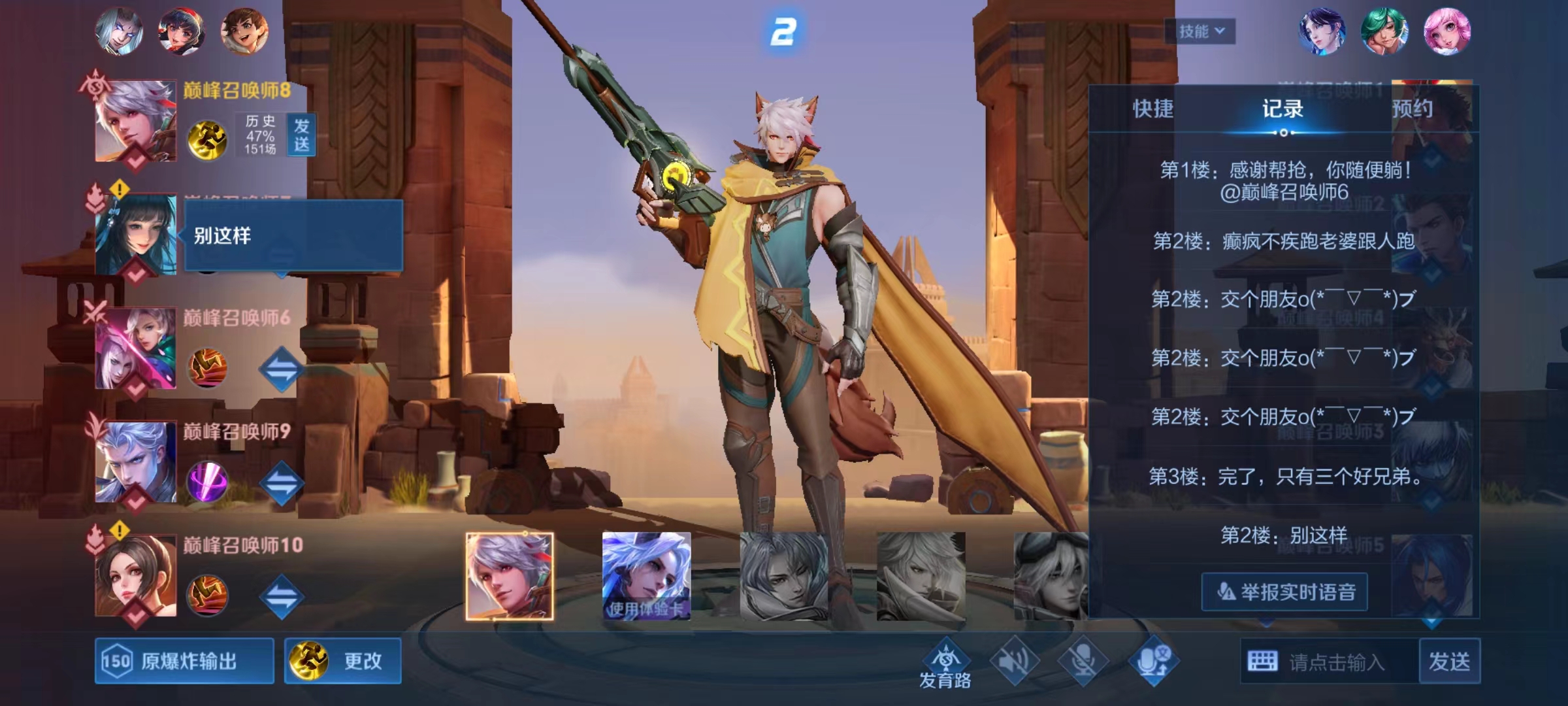This screenshot has width=1568, height=706.
Task: Request hero swap with 巅峰召唤师10
Action: 282,596
